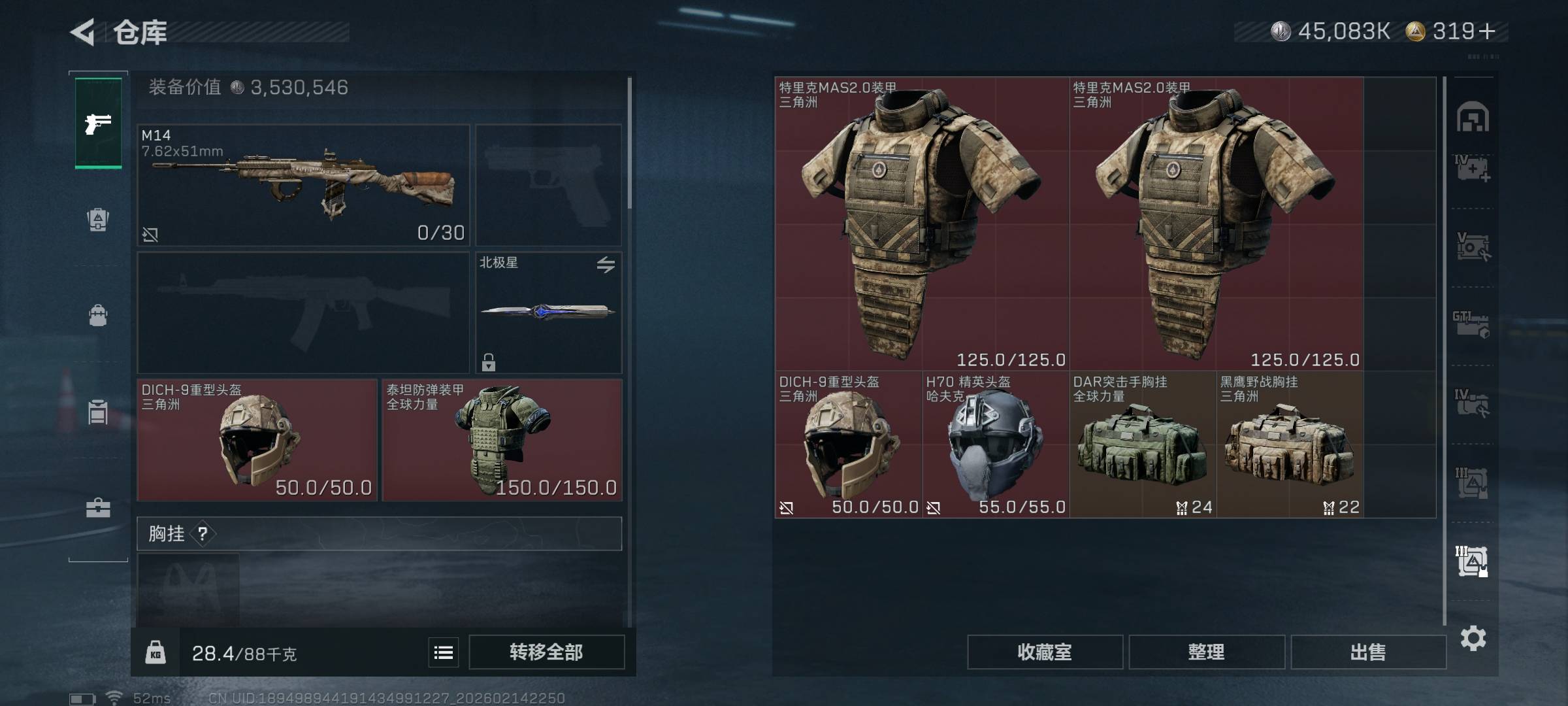
Task: Open the 出售 sell menu
Action: pos(1367,652)
